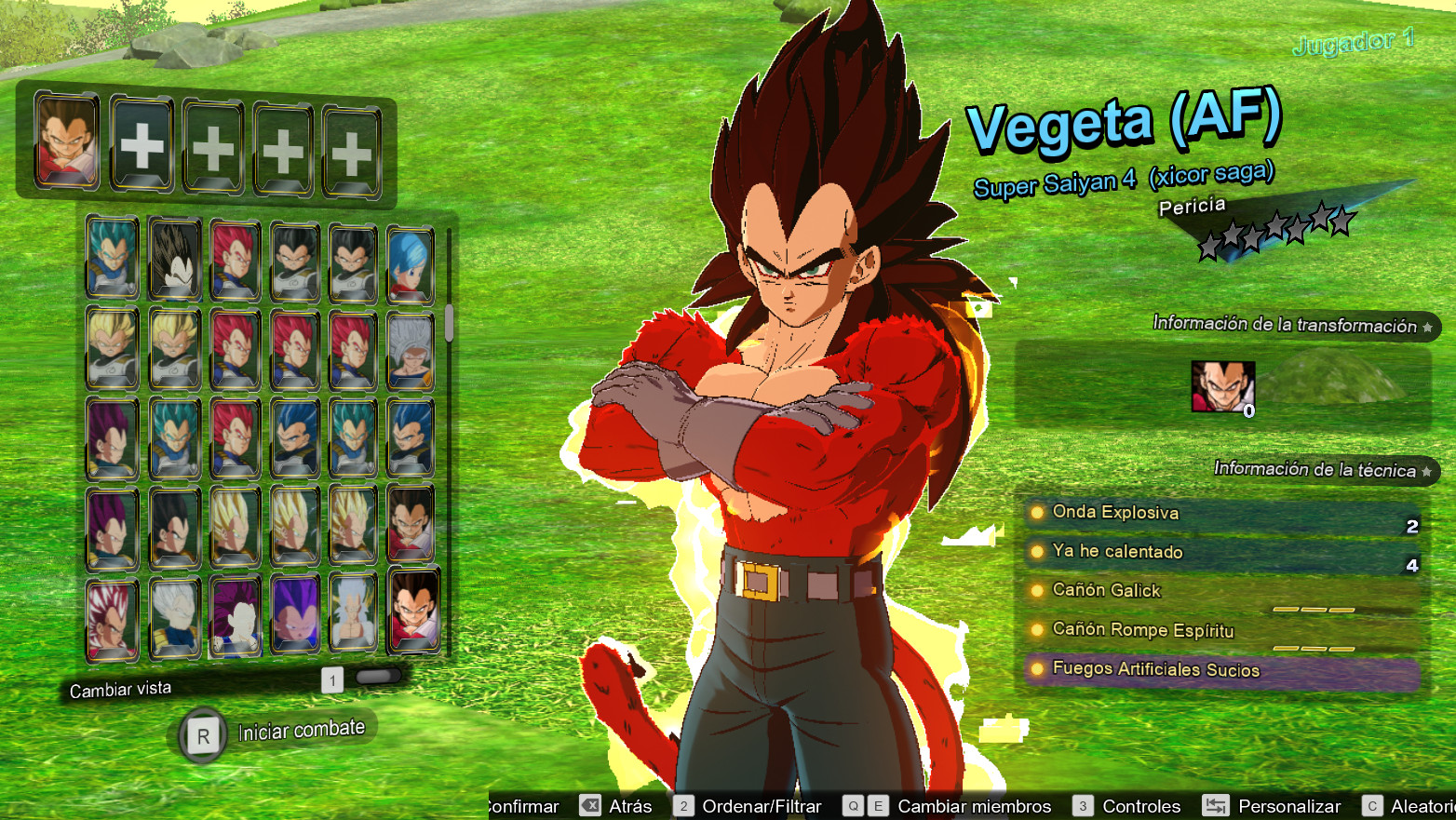Select the Onda Explosiva technique row
This screenshot has width=1456, height=820.
(1220, 513)
